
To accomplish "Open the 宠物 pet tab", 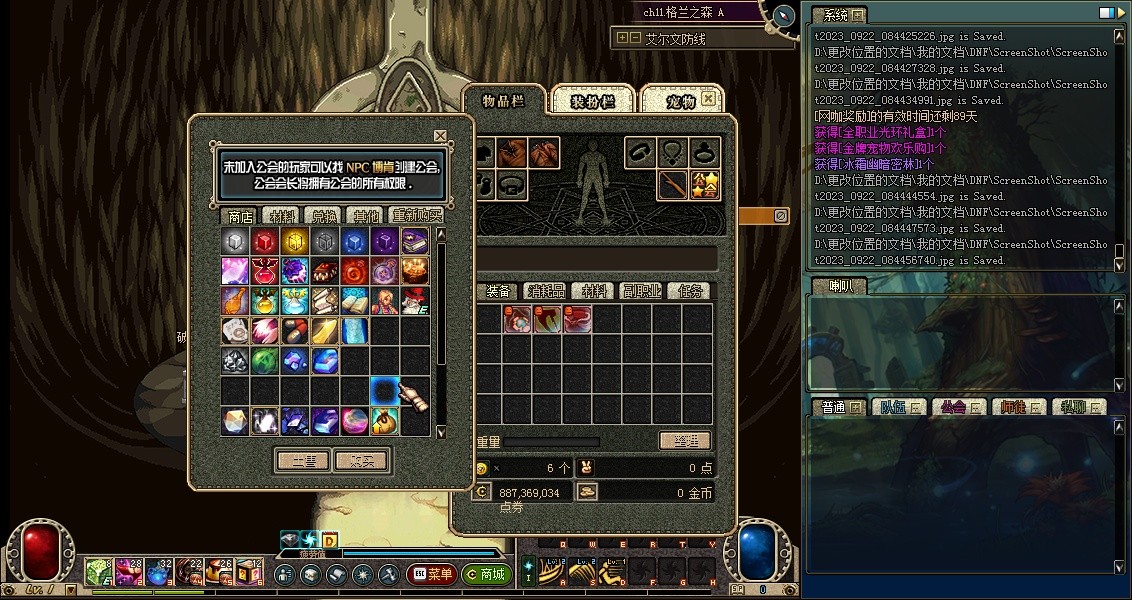I will (680, 101).
